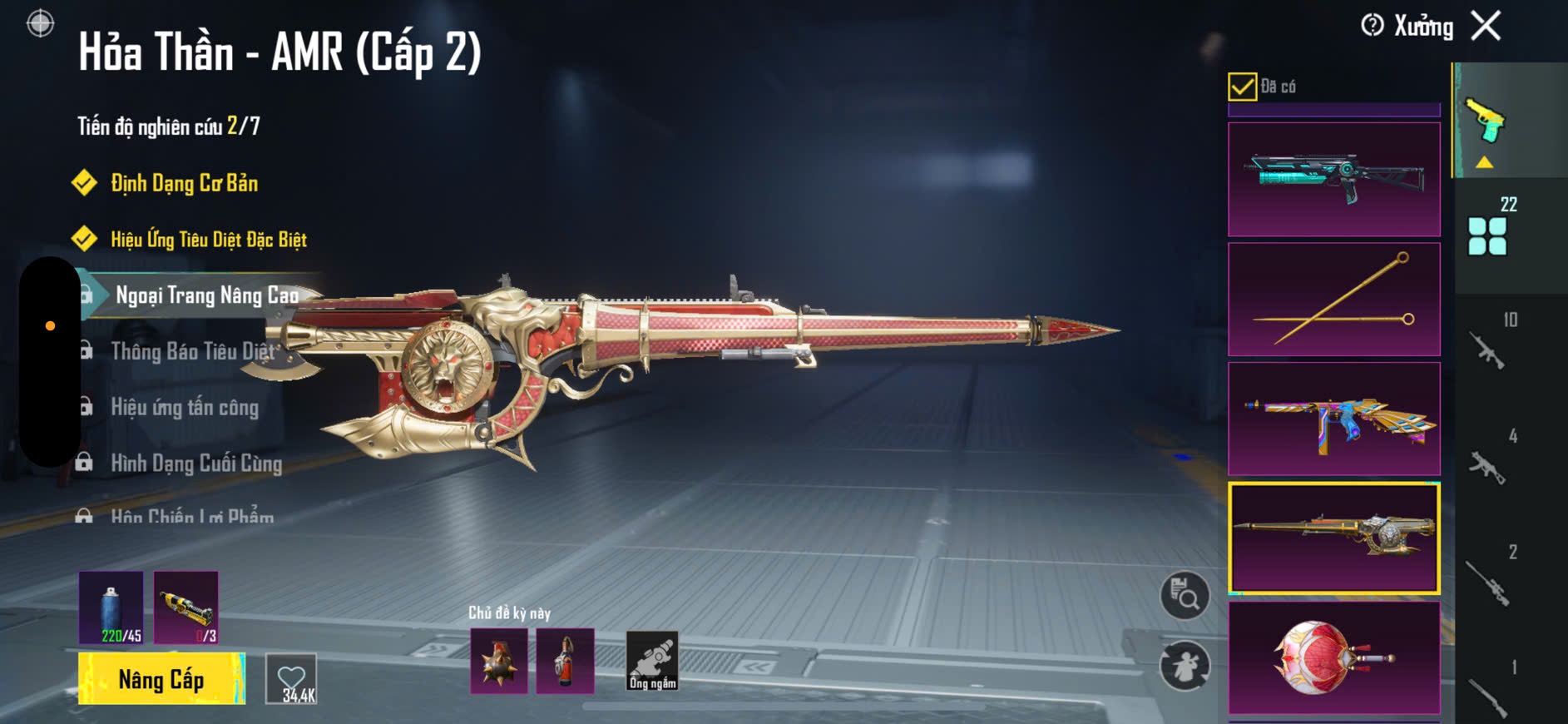The height and width of the screenshot is (724, 1568).
Task: Open the magnifier preview button
Action: coord(1185,595)
